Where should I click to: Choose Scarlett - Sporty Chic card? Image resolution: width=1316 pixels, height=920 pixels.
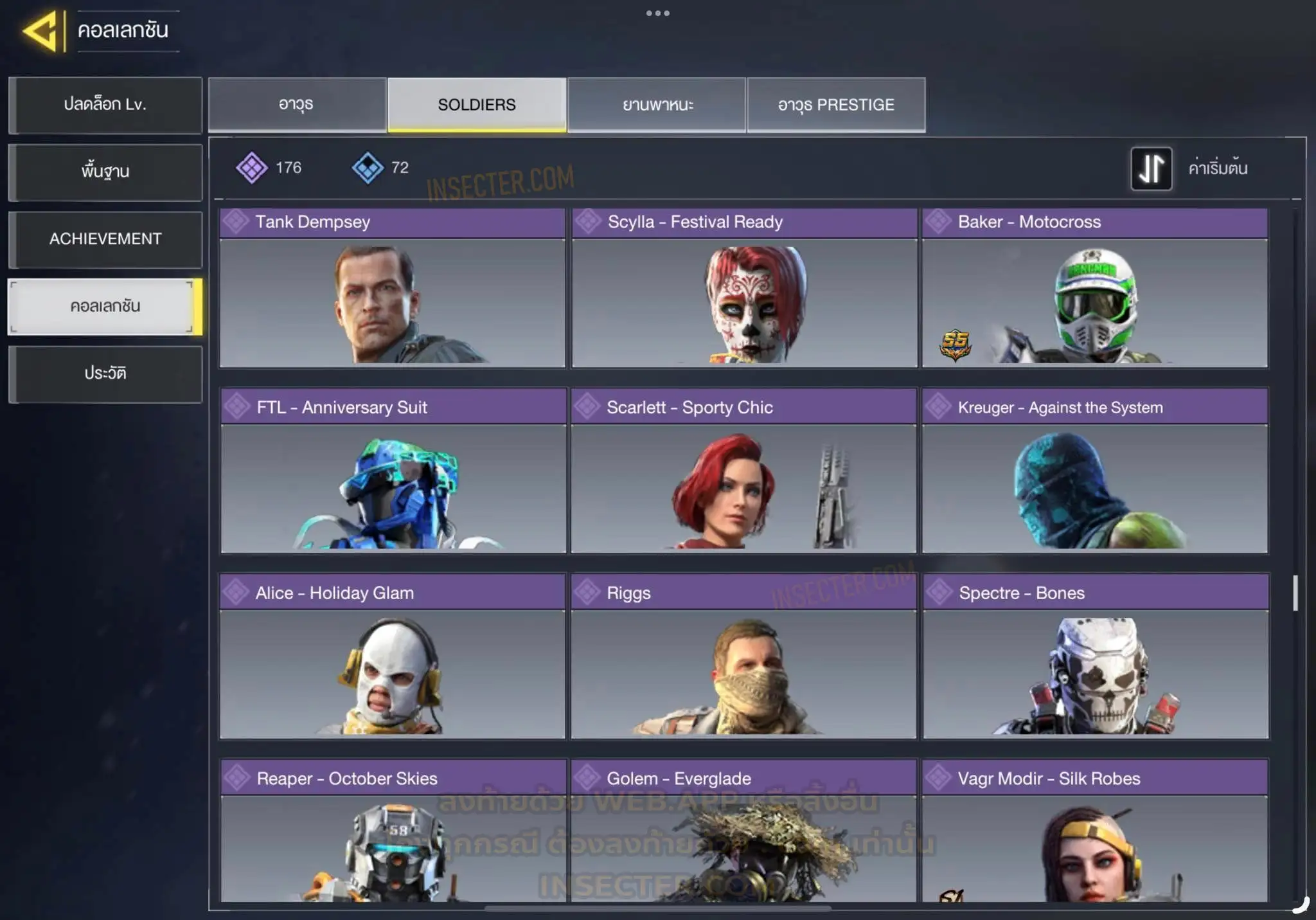pyautogui.click(x=743, y=471)
